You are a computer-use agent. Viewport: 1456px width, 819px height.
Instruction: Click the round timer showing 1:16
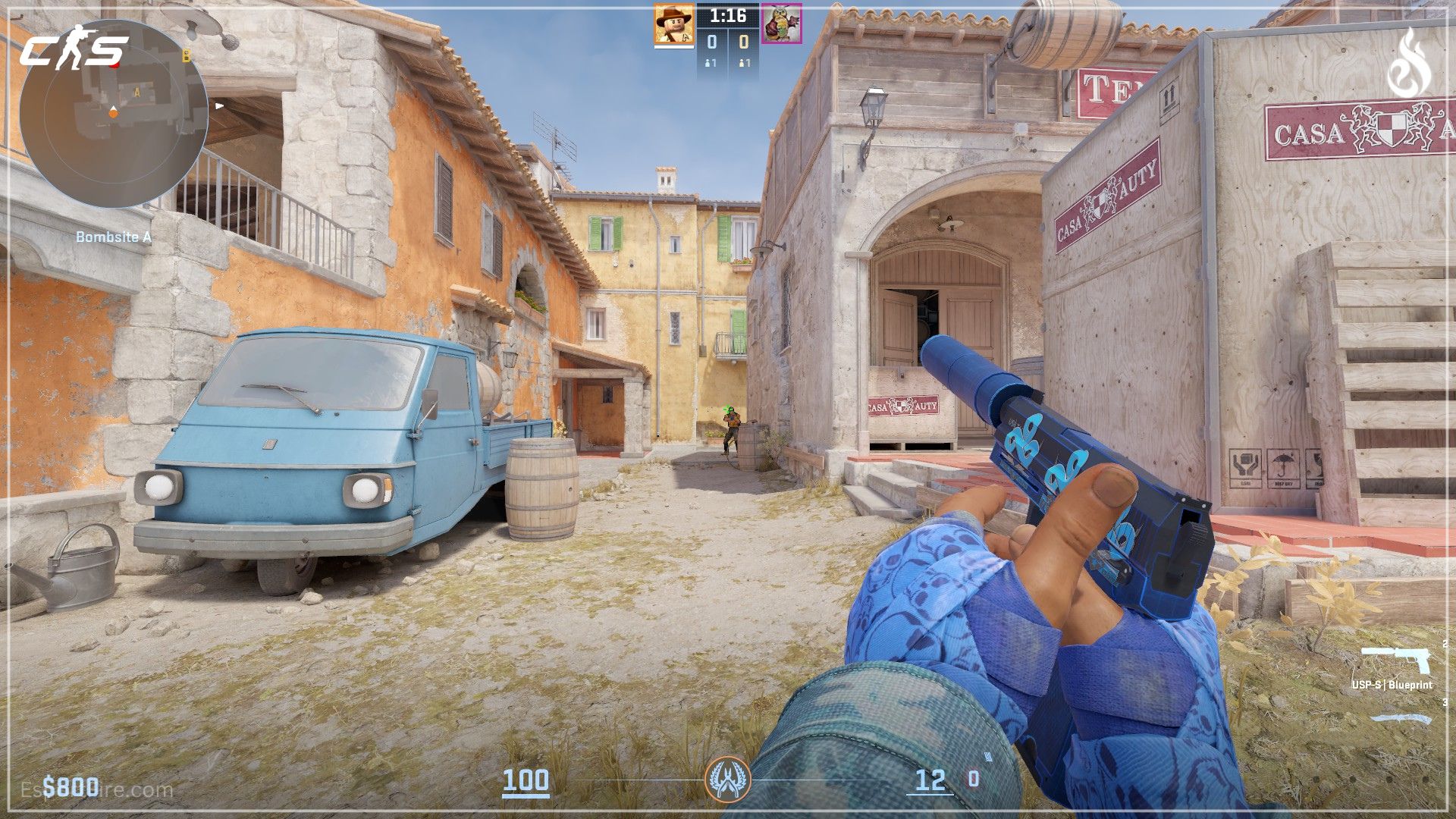click(x=729, y=16)
